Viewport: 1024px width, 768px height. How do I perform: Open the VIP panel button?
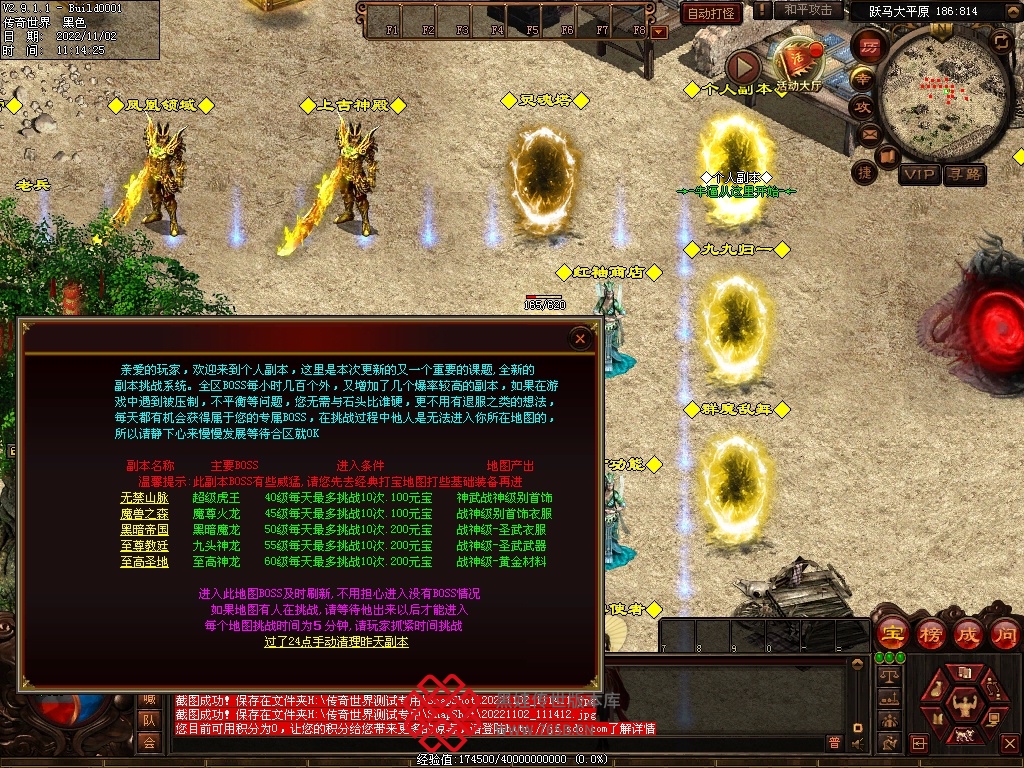919,175
